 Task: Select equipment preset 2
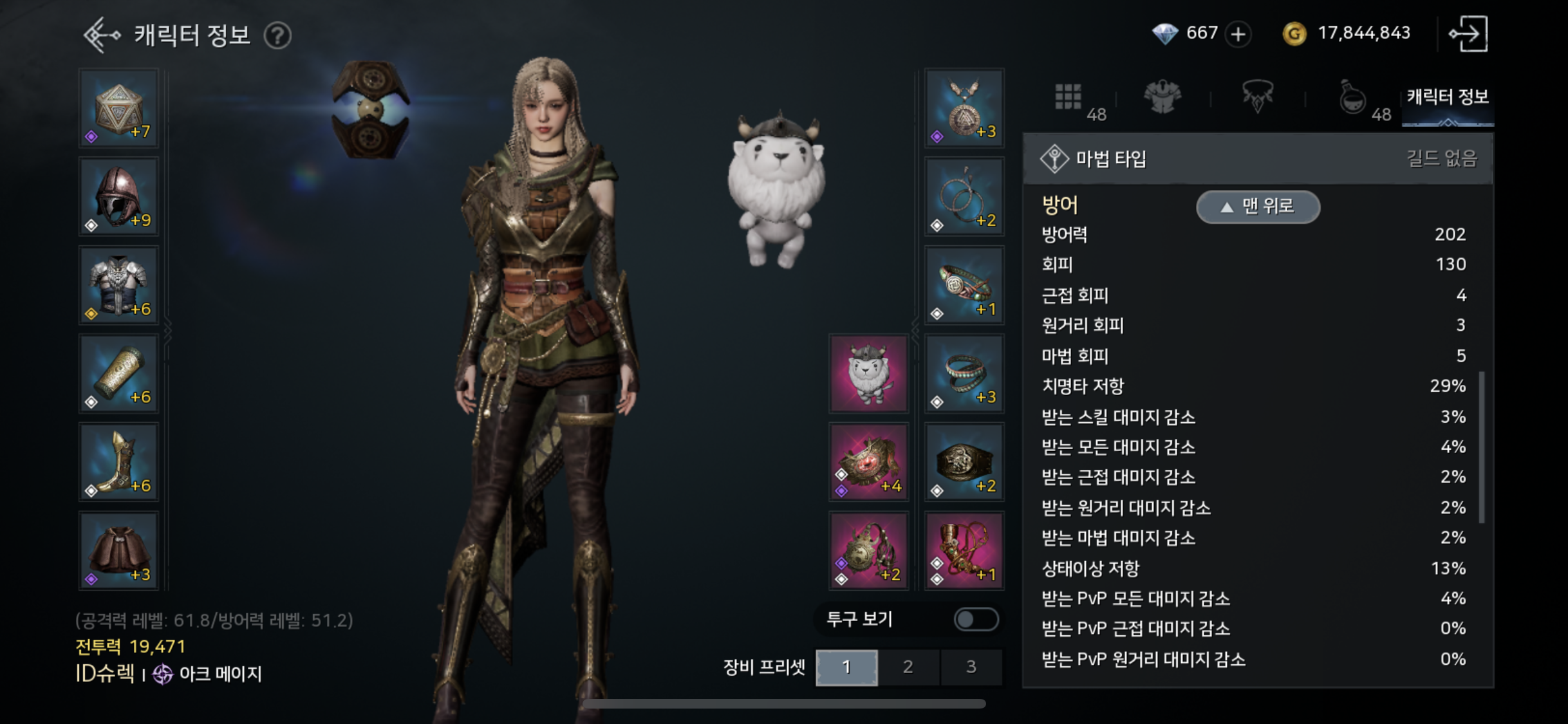point(908,667)
